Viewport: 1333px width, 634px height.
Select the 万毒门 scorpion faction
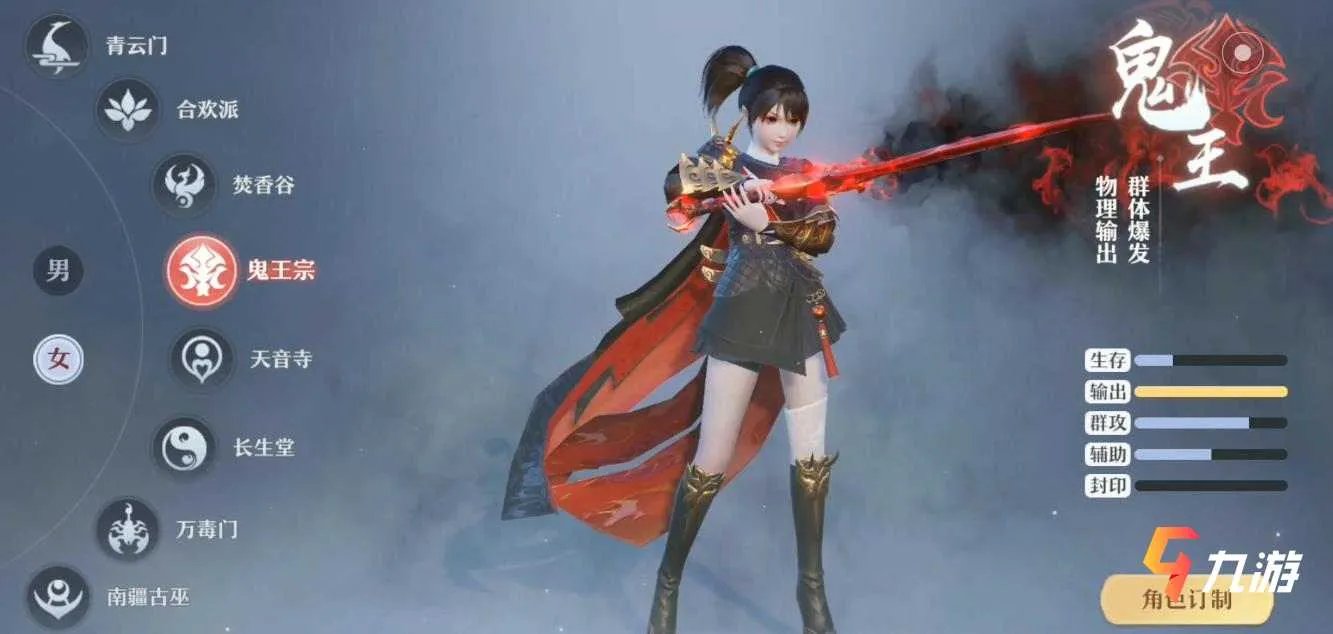[128, 528]
